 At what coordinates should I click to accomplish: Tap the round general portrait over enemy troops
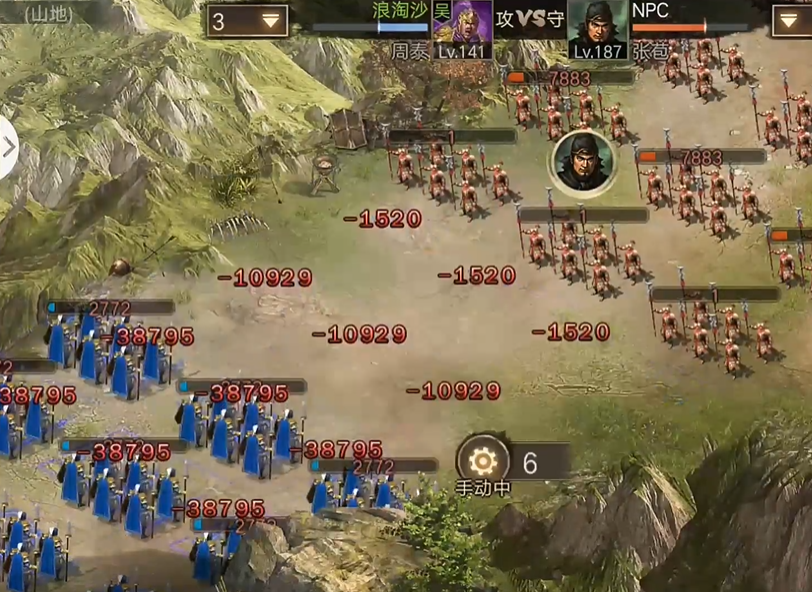coord(581,163)
